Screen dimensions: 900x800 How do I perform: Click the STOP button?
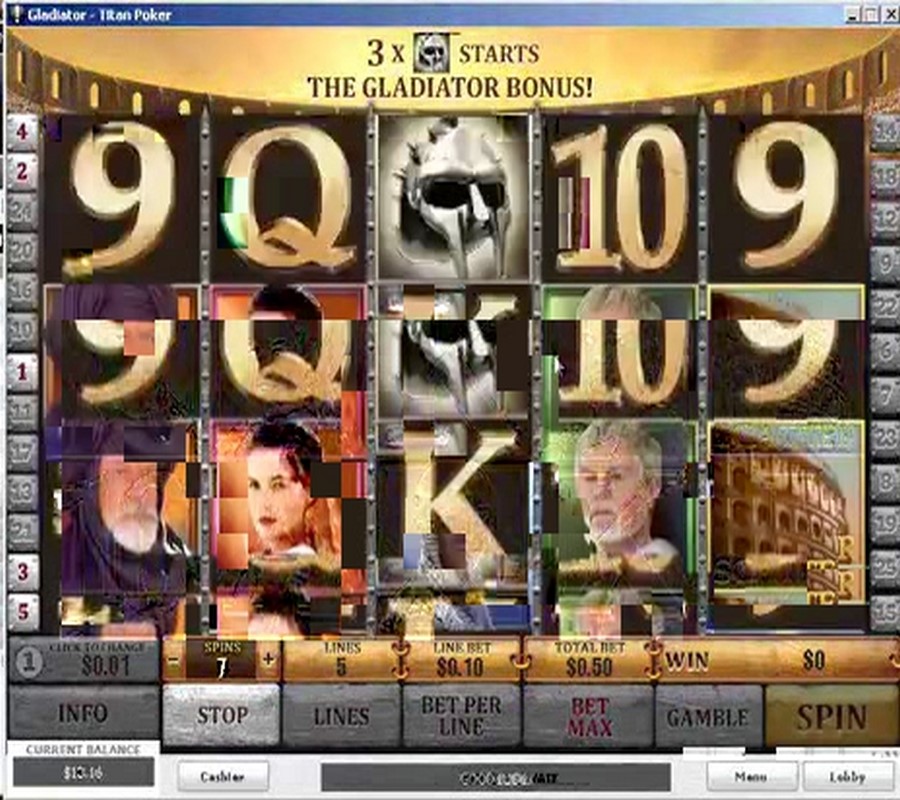[221, 716]
